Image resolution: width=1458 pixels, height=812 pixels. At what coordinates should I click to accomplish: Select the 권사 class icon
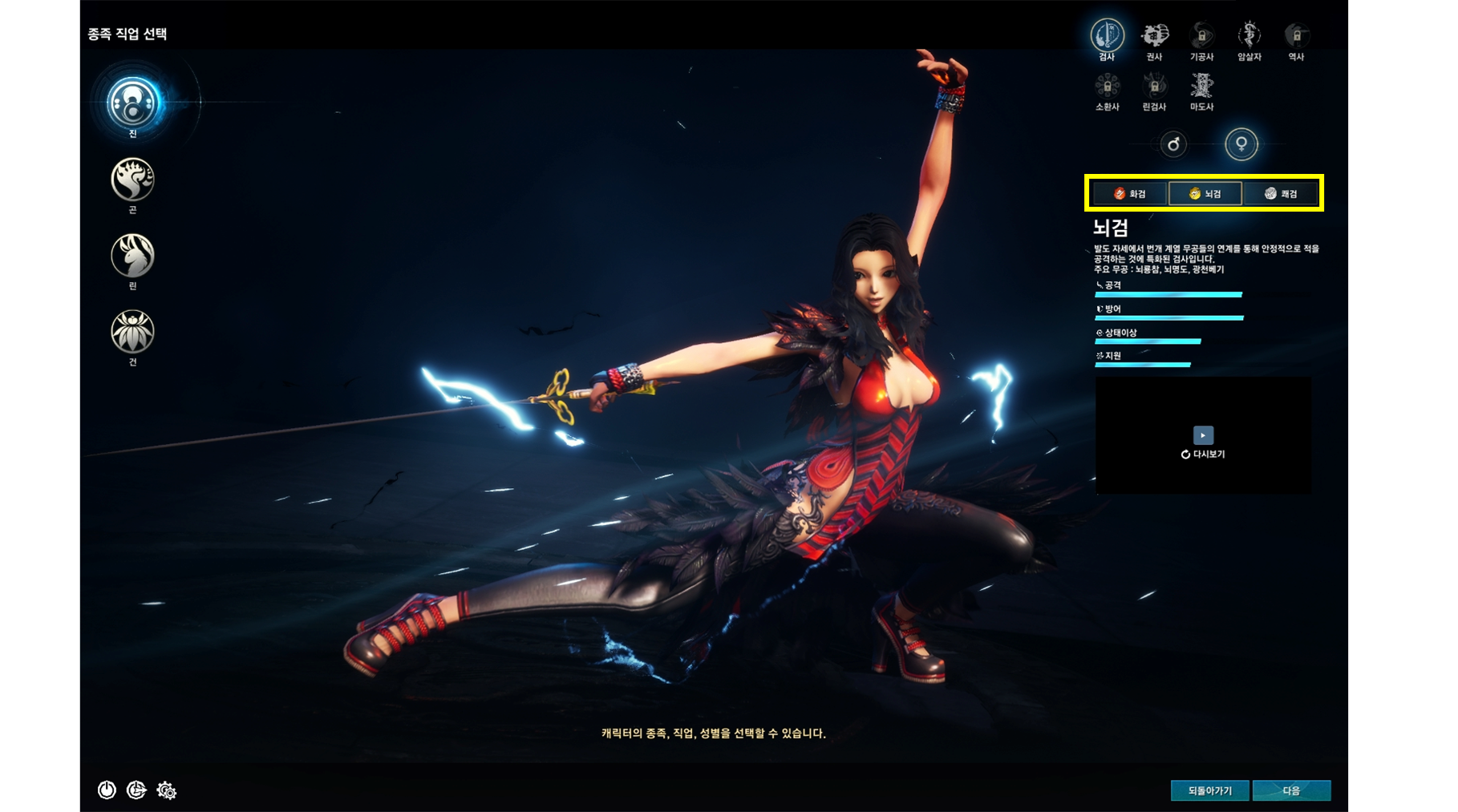1155,35
